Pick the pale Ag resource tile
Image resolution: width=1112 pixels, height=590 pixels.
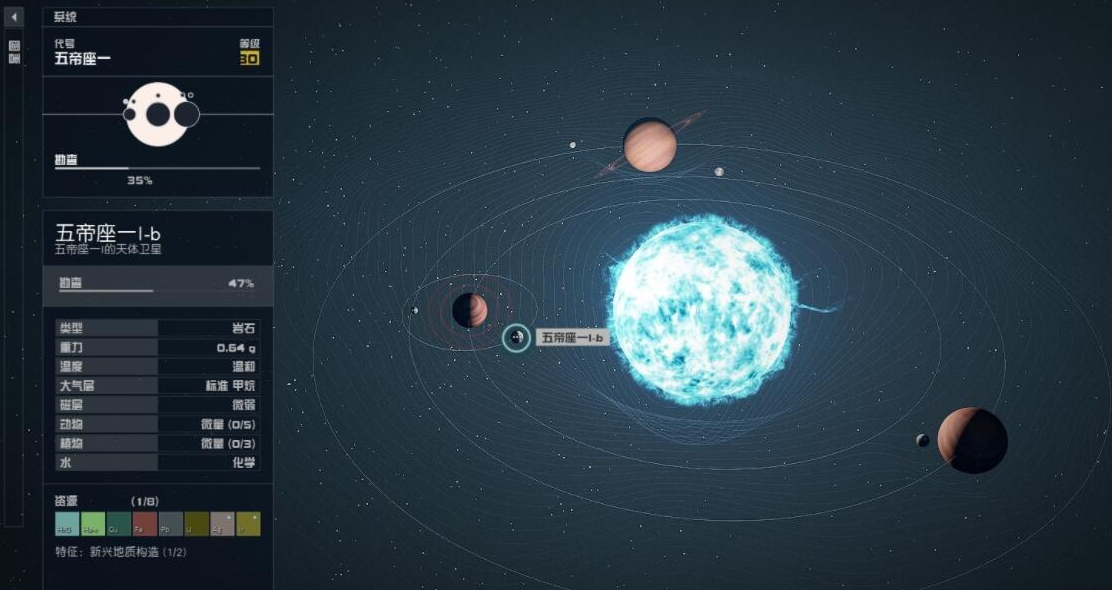click(x=222, y=523)
